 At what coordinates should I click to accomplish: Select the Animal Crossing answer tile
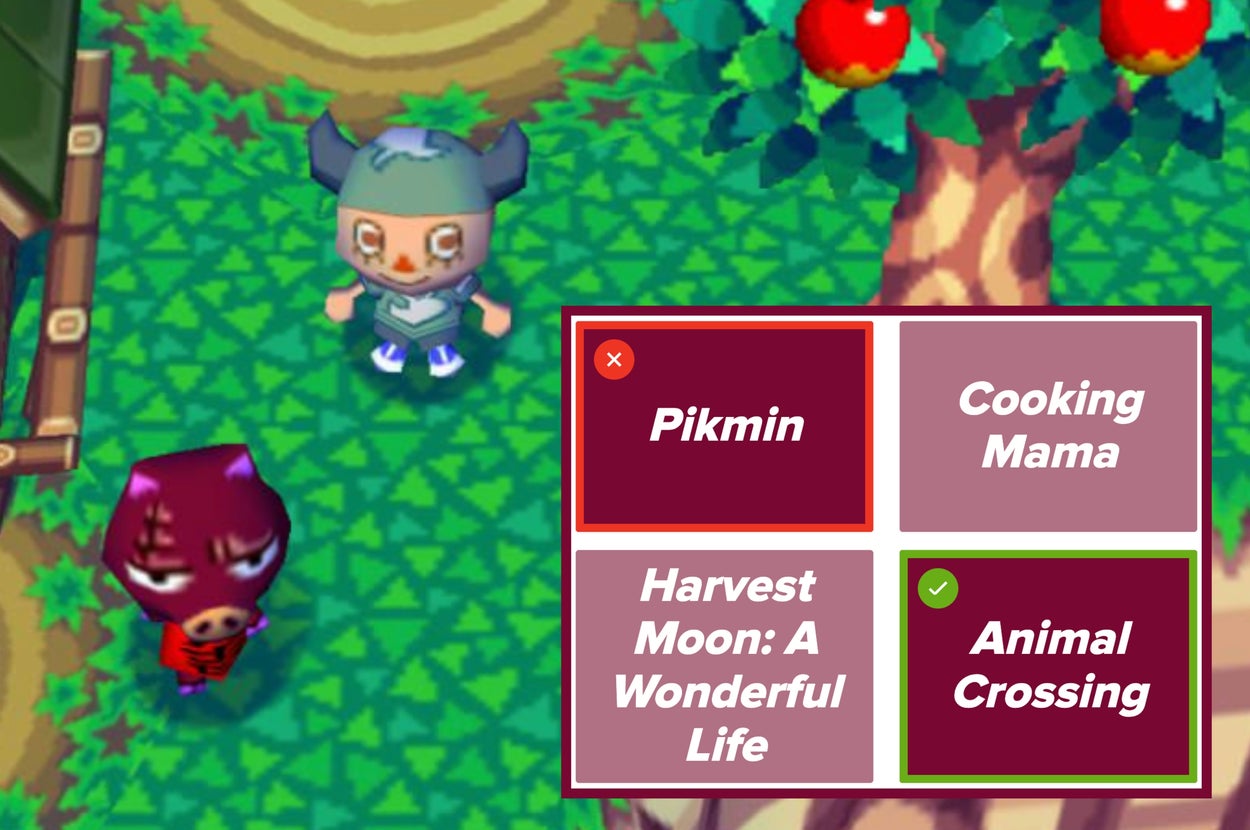[1048, 666]
